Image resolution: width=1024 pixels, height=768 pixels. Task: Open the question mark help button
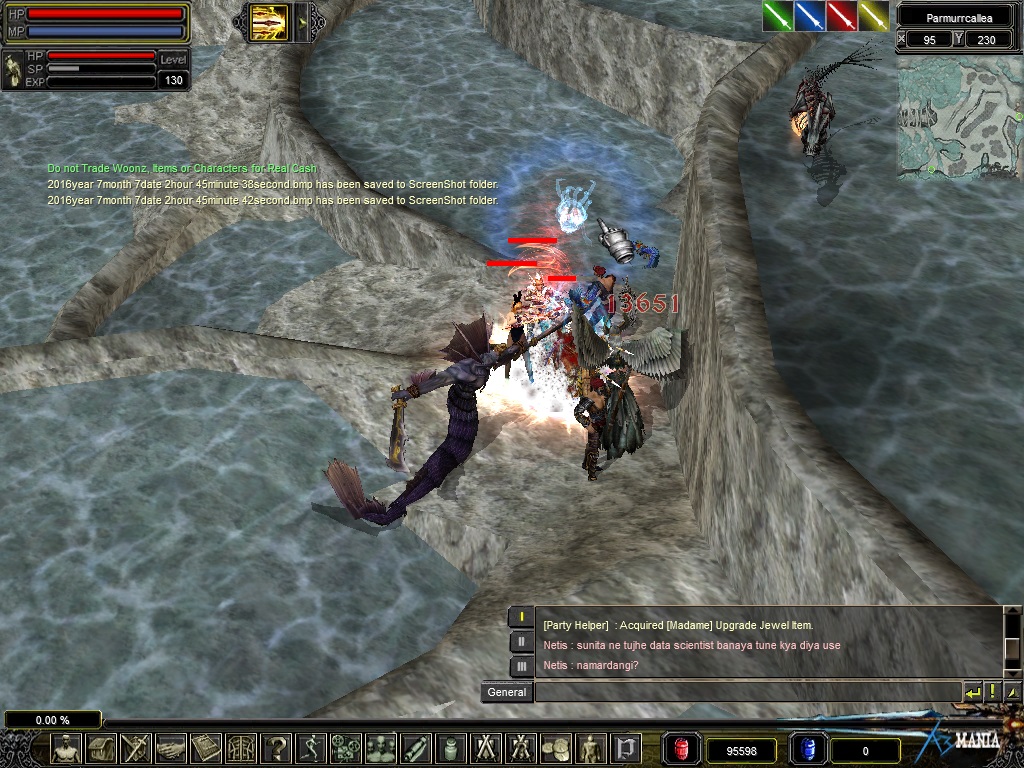click(275, 747)
